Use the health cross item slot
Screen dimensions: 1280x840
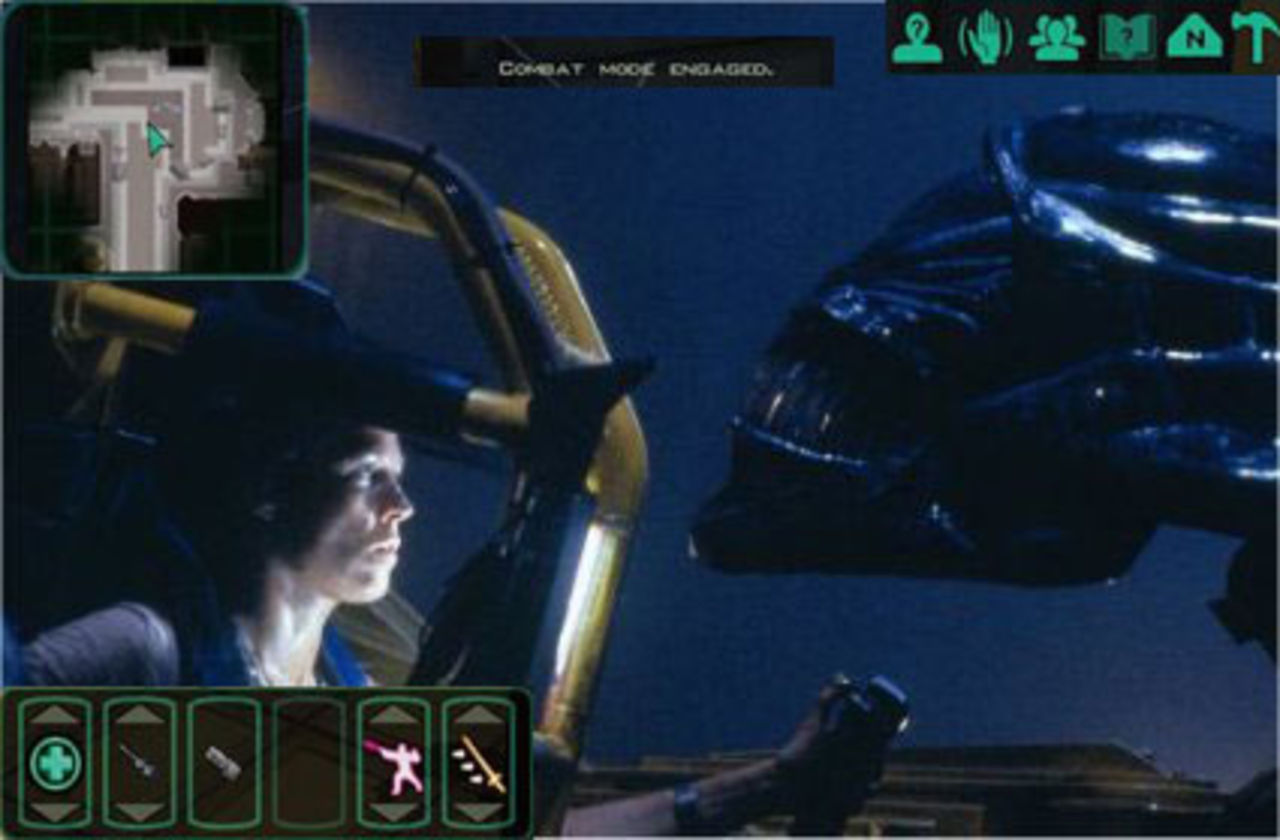pos(55,762)
